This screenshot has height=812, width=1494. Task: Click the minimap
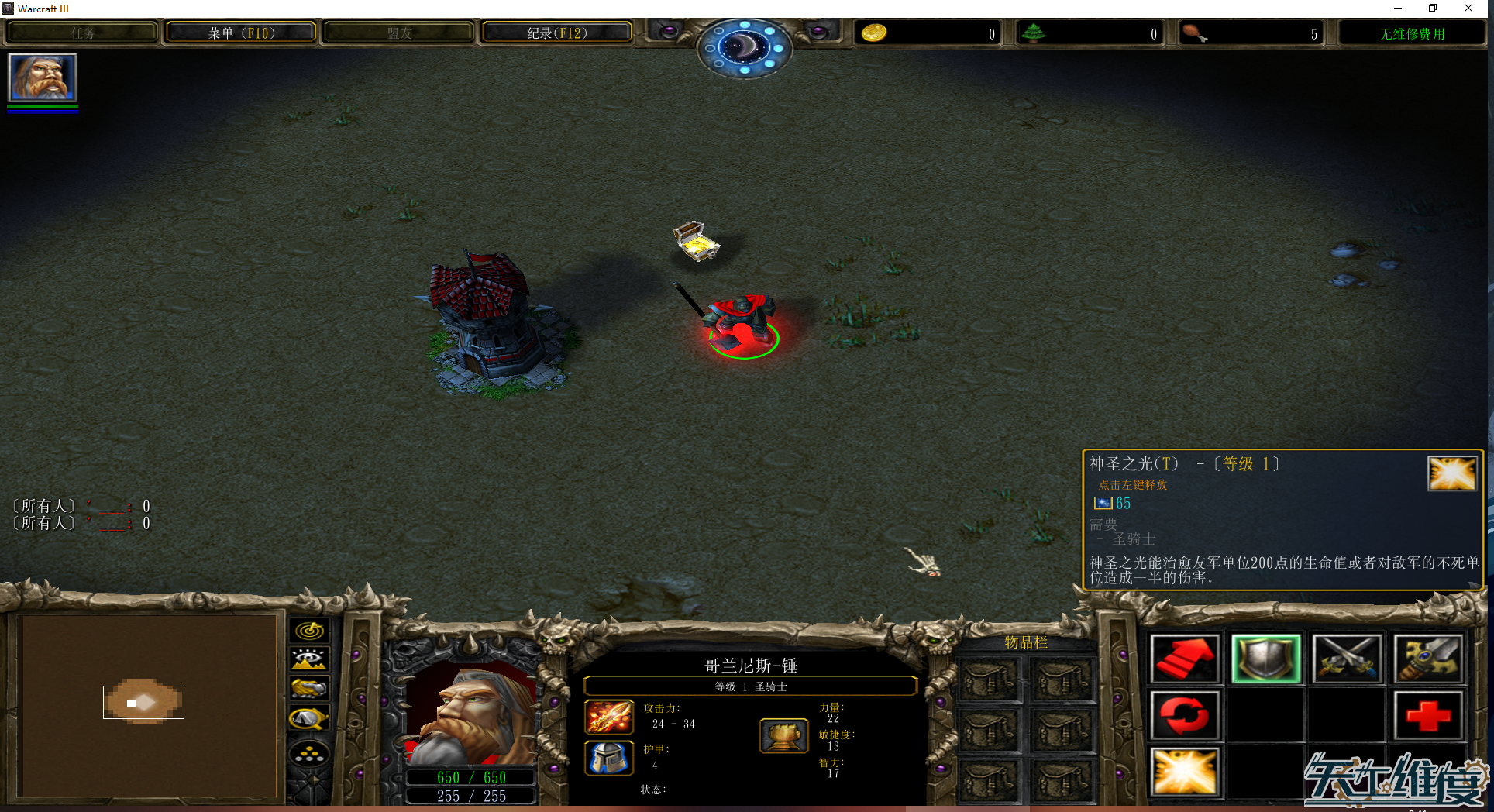pos(147,705)
